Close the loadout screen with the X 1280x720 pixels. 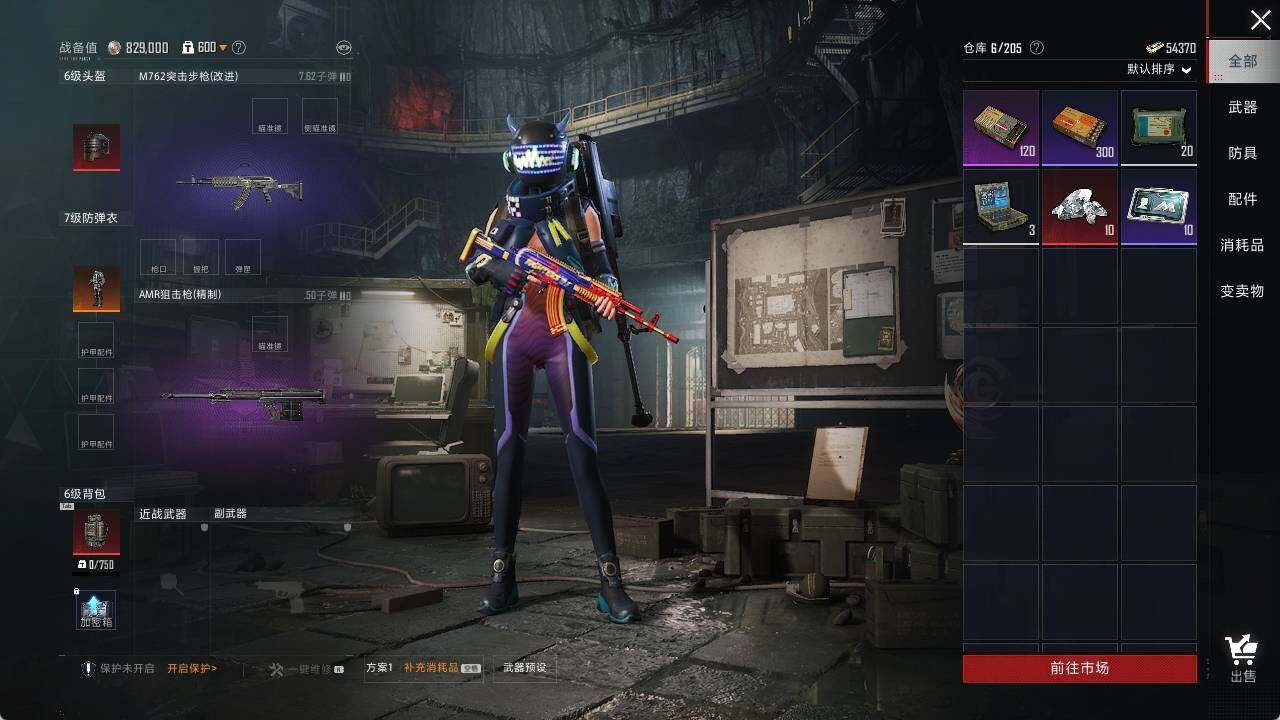(1260, 20)
